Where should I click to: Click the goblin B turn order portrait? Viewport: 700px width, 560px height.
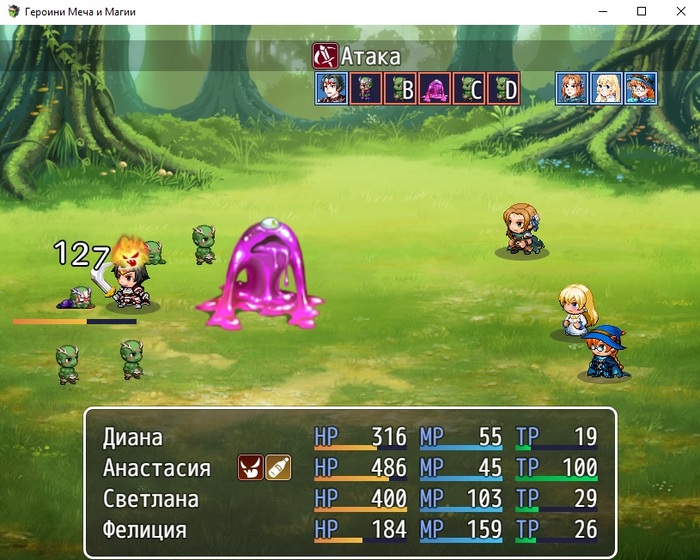tap(400, 88)
